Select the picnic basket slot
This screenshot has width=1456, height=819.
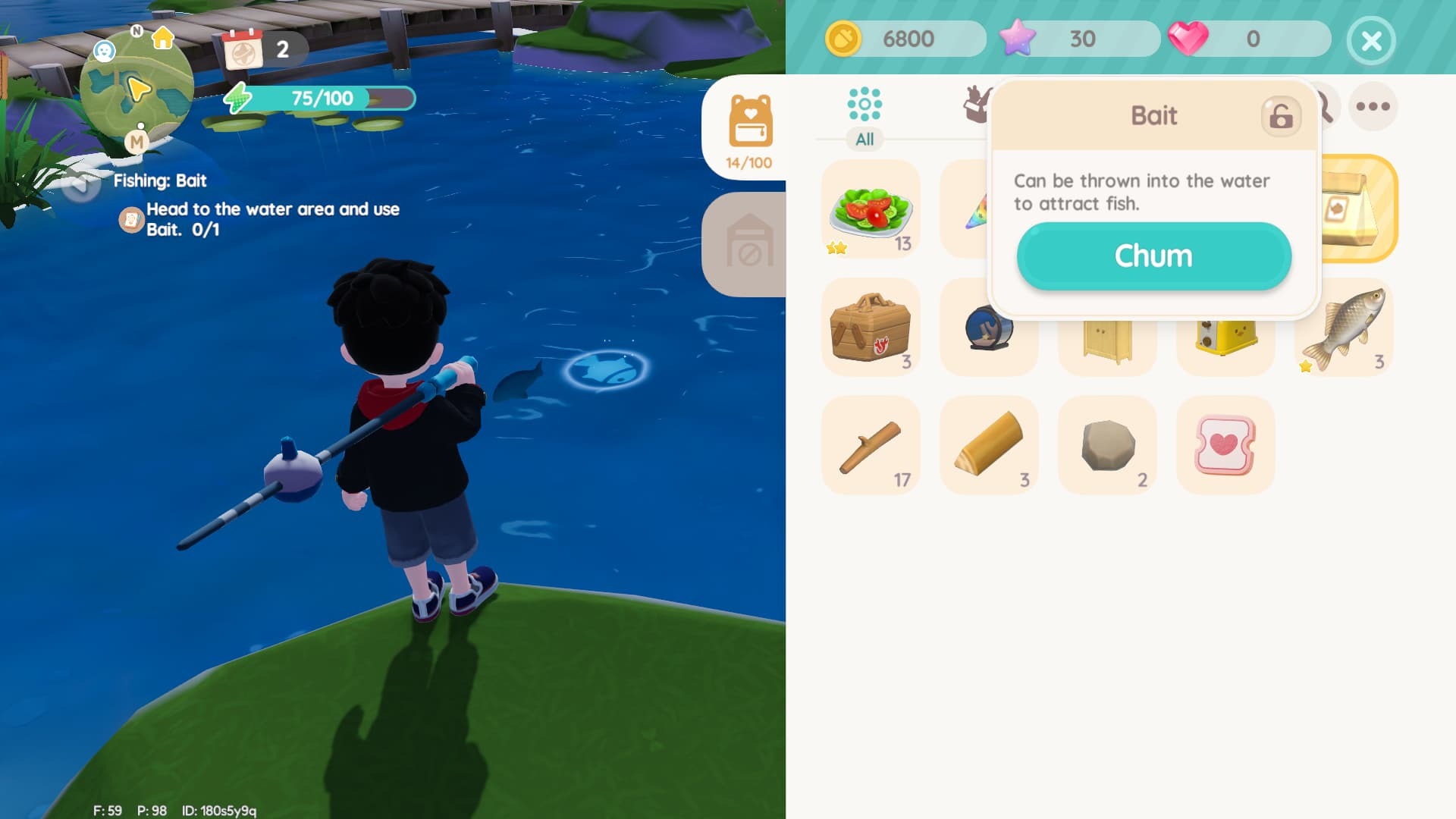(871, 328)
